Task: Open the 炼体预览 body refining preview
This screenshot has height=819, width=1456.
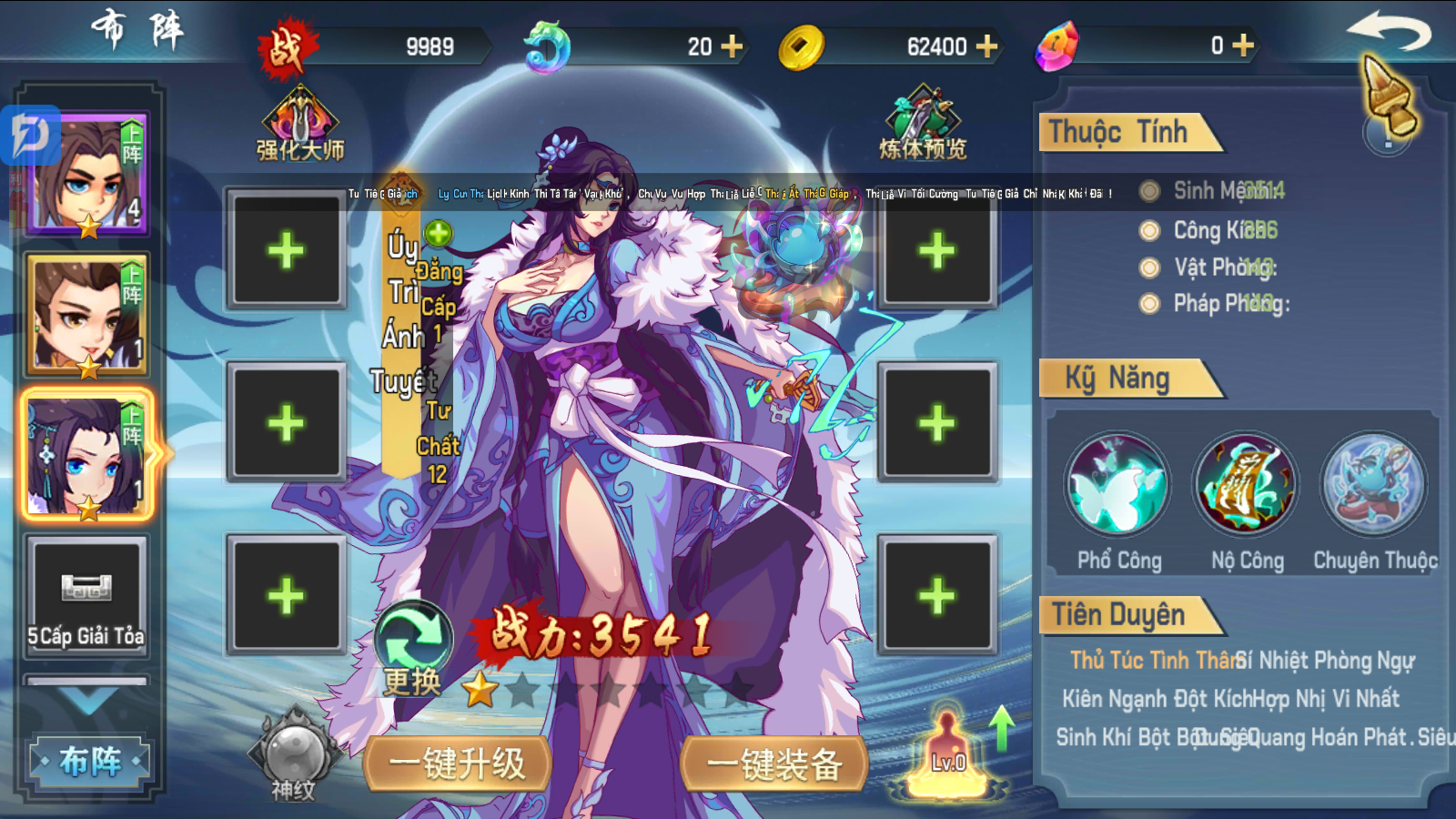Action: coord(923,125)
